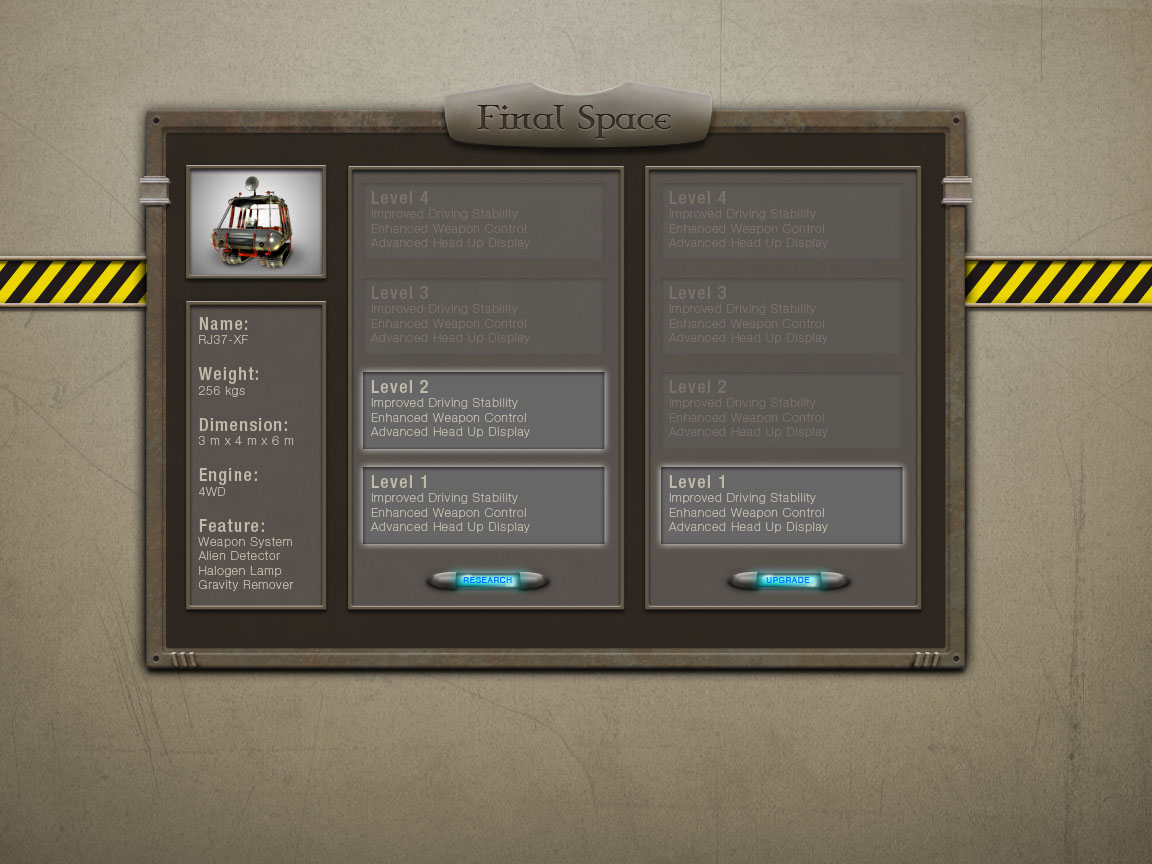
Task: Click the UPGRADE button
Action: pyautogui.click(x=787, y=580)
